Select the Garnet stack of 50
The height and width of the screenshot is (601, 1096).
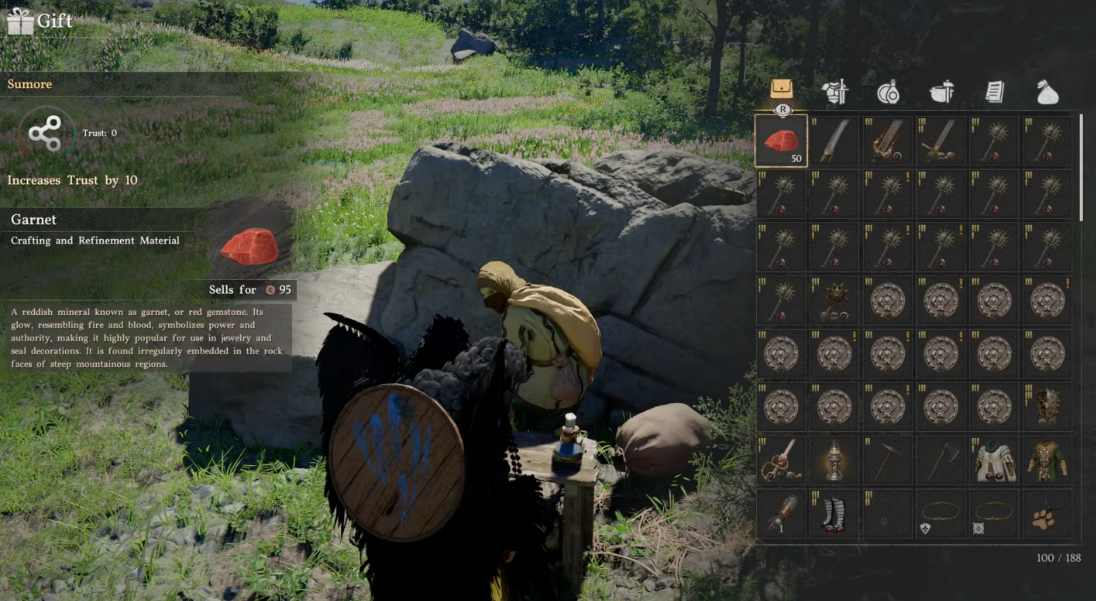coord(781,141)
